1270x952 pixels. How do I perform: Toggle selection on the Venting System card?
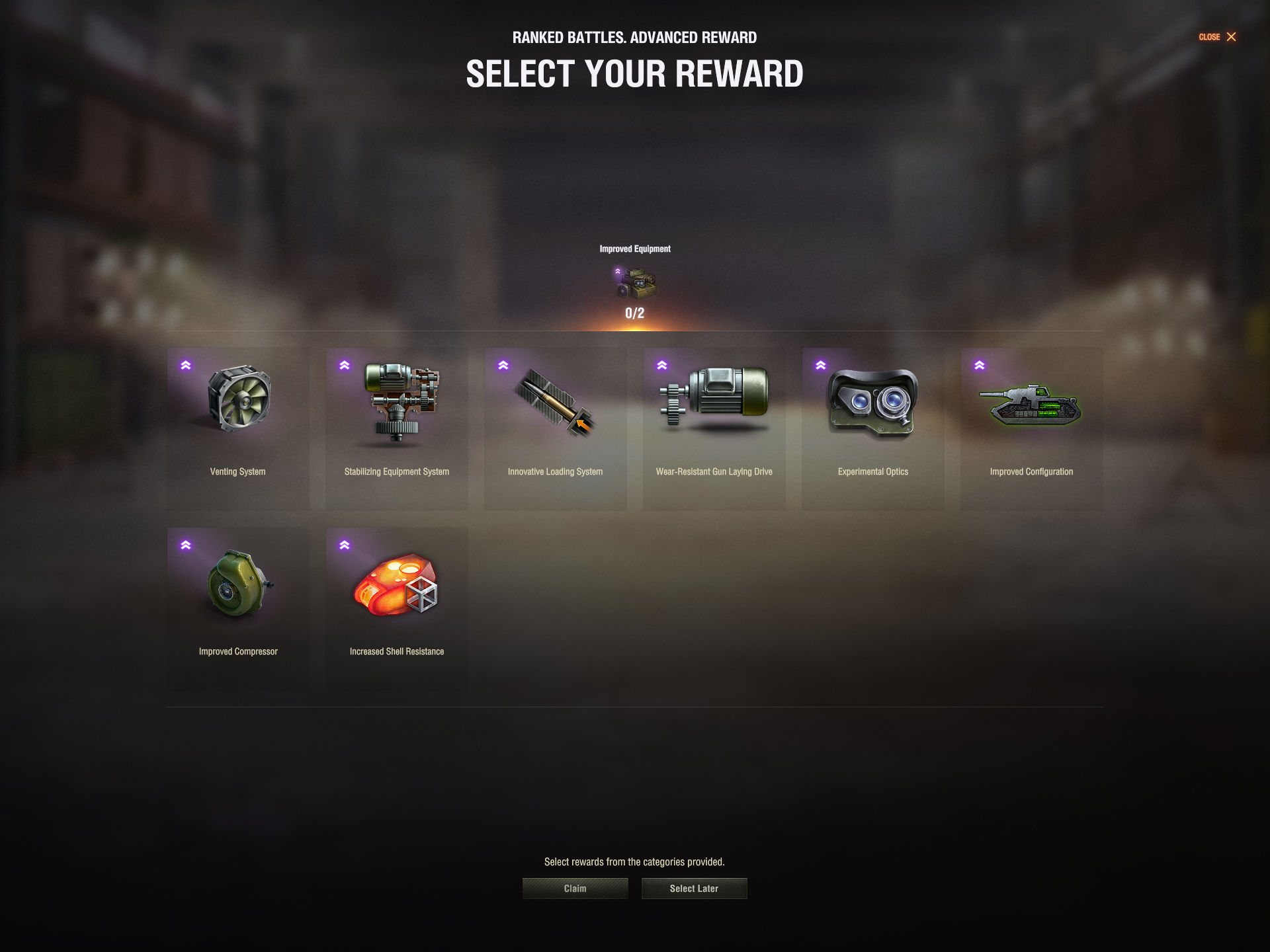(238, 428)
